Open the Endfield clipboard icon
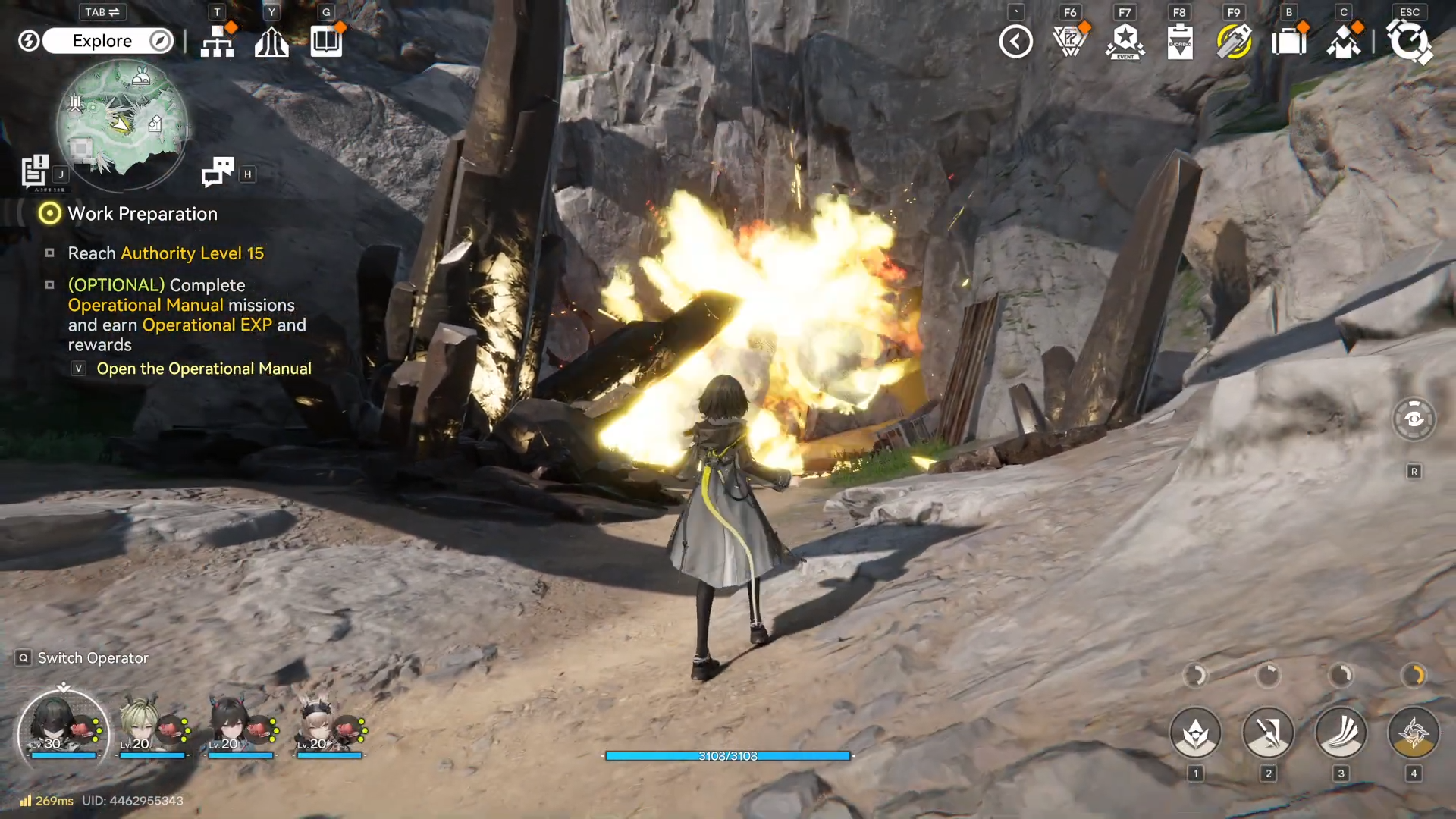 click(1180, 42)
